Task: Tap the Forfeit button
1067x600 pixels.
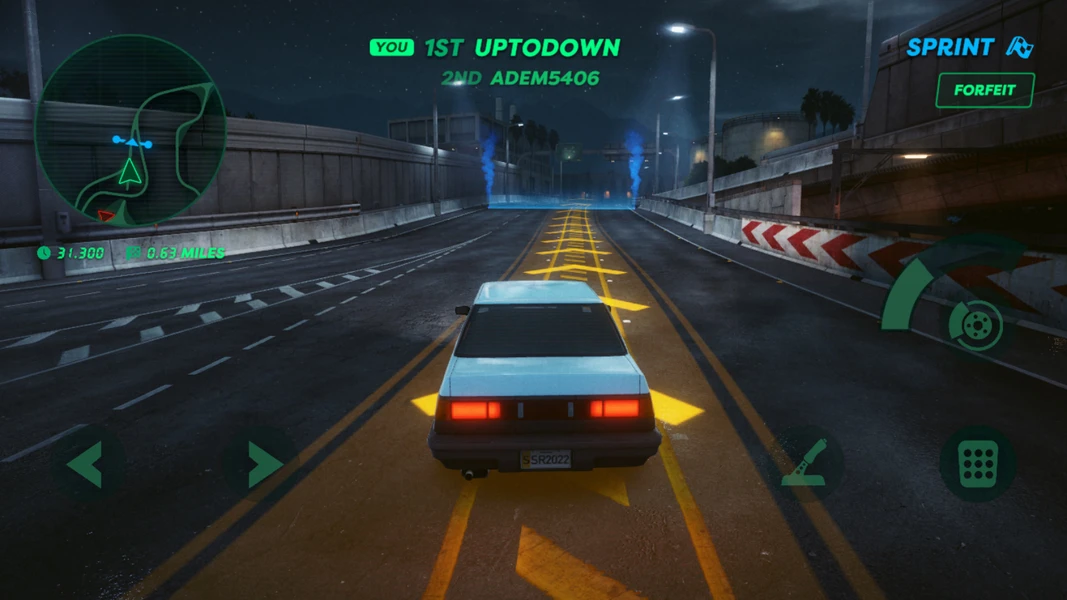Action: [984, 90]
